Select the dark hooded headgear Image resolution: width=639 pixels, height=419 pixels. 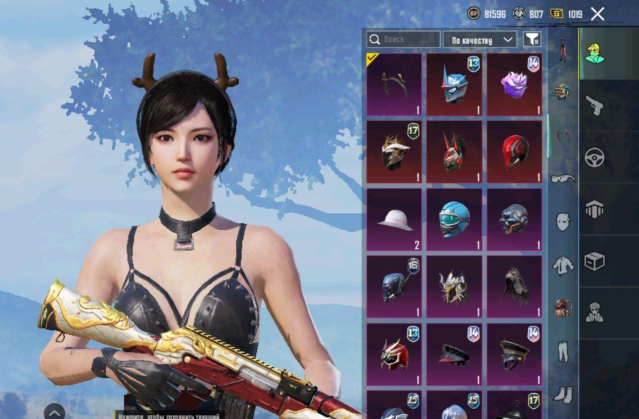[x=513, y=285]
